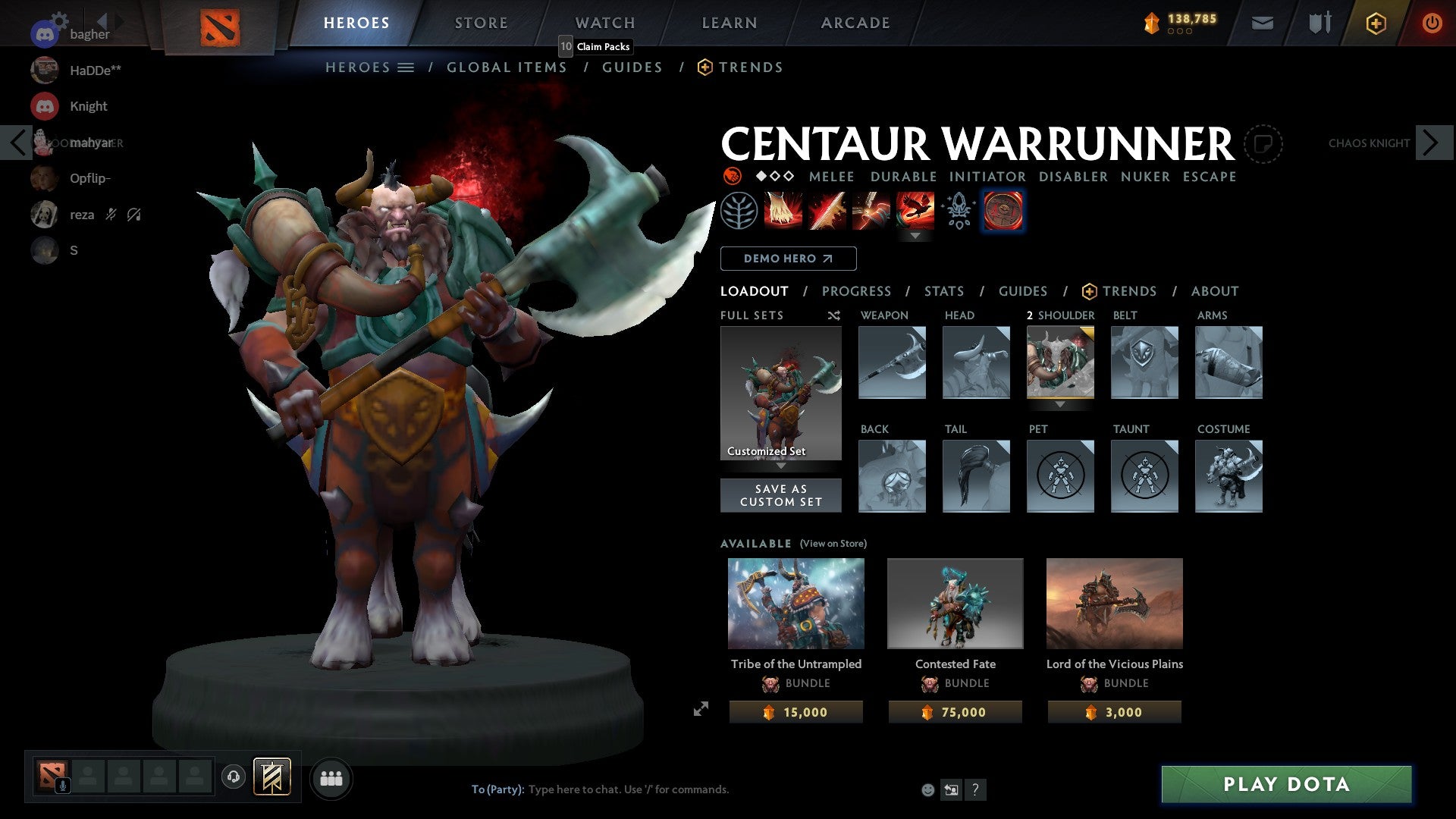
Task: Click the guild banner icon
Action: coord(271,777)
